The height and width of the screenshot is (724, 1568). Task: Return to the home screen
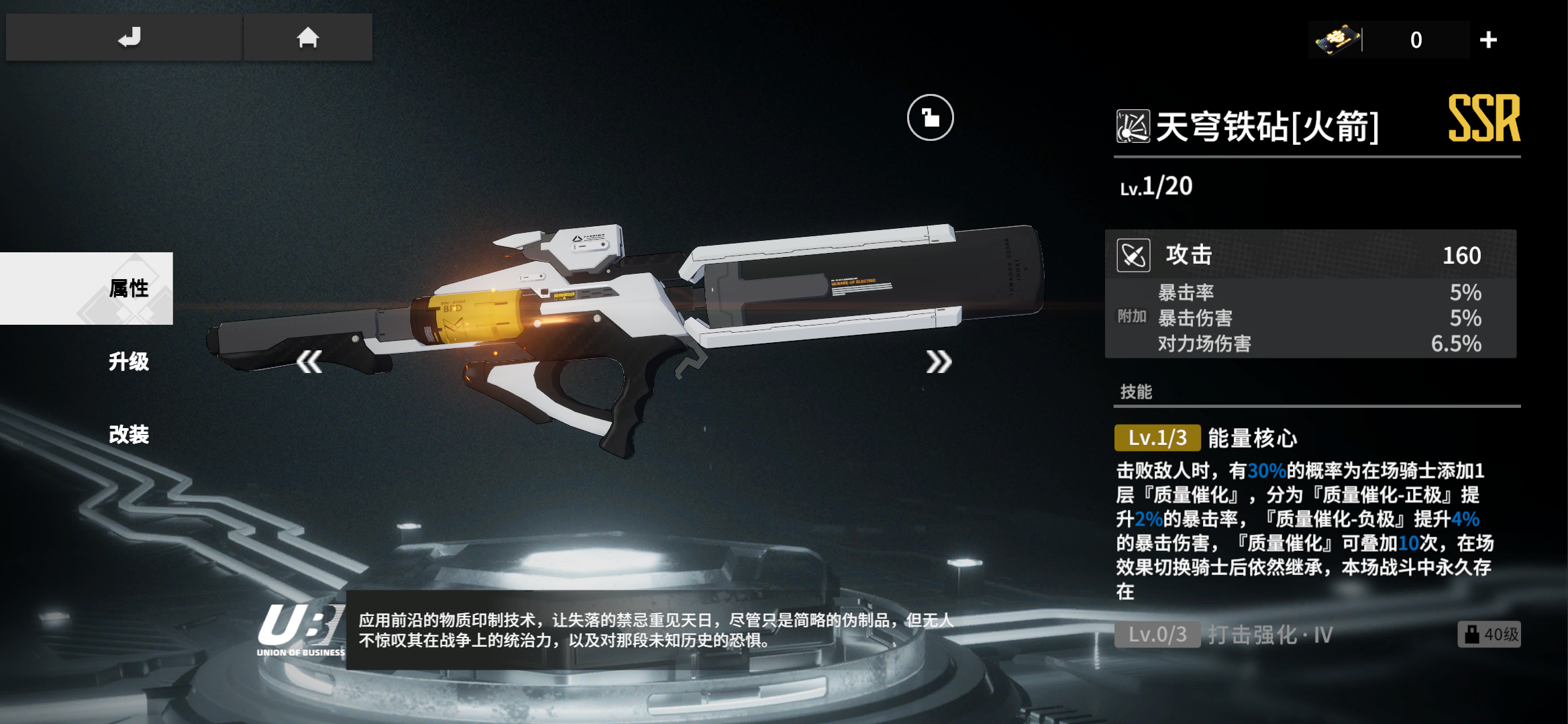pos(308,38)
